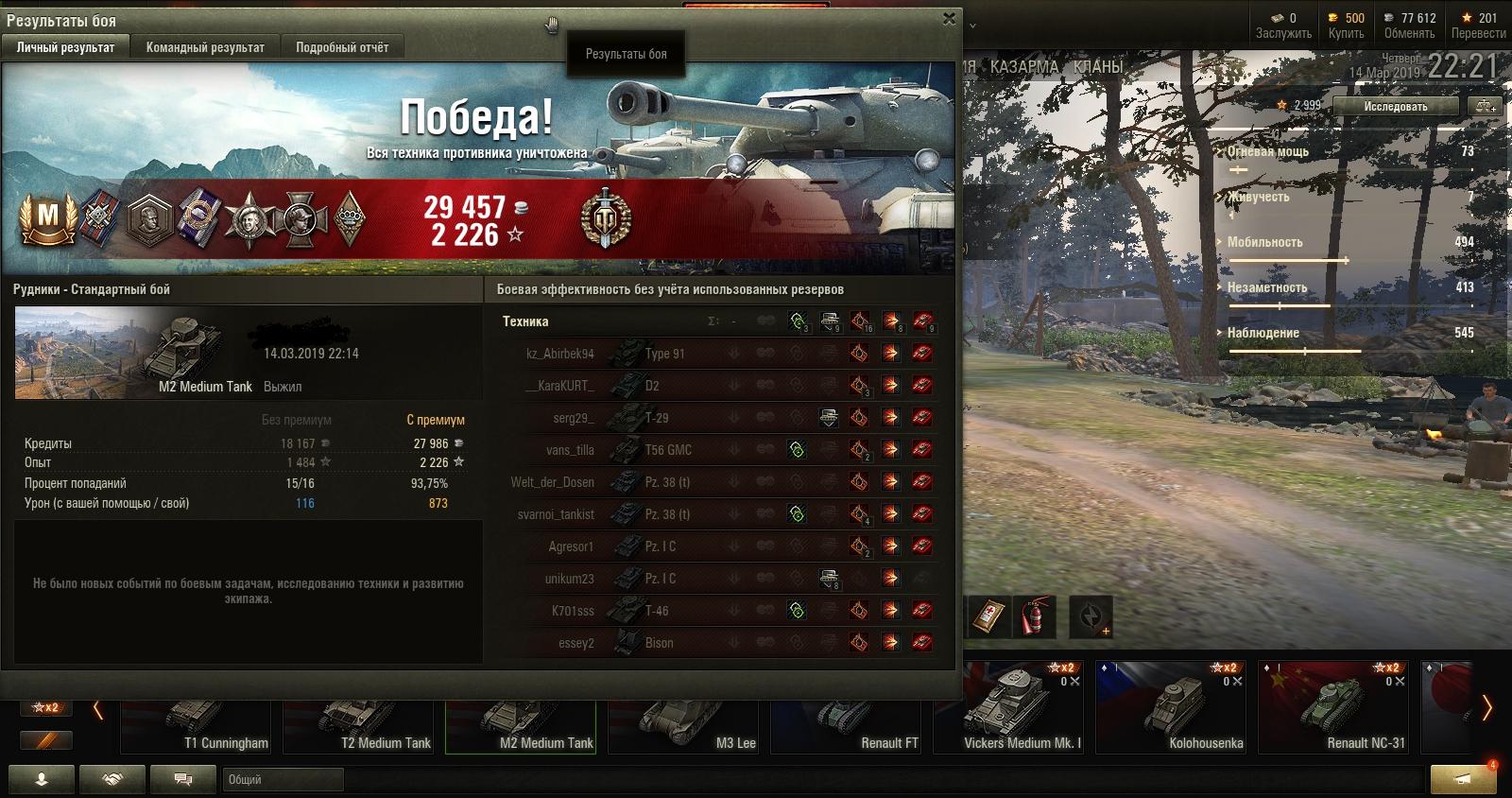Viewport: 1512px width, 798px height.
Task: Click the Исследовать button
Action: coord(1395,107)
